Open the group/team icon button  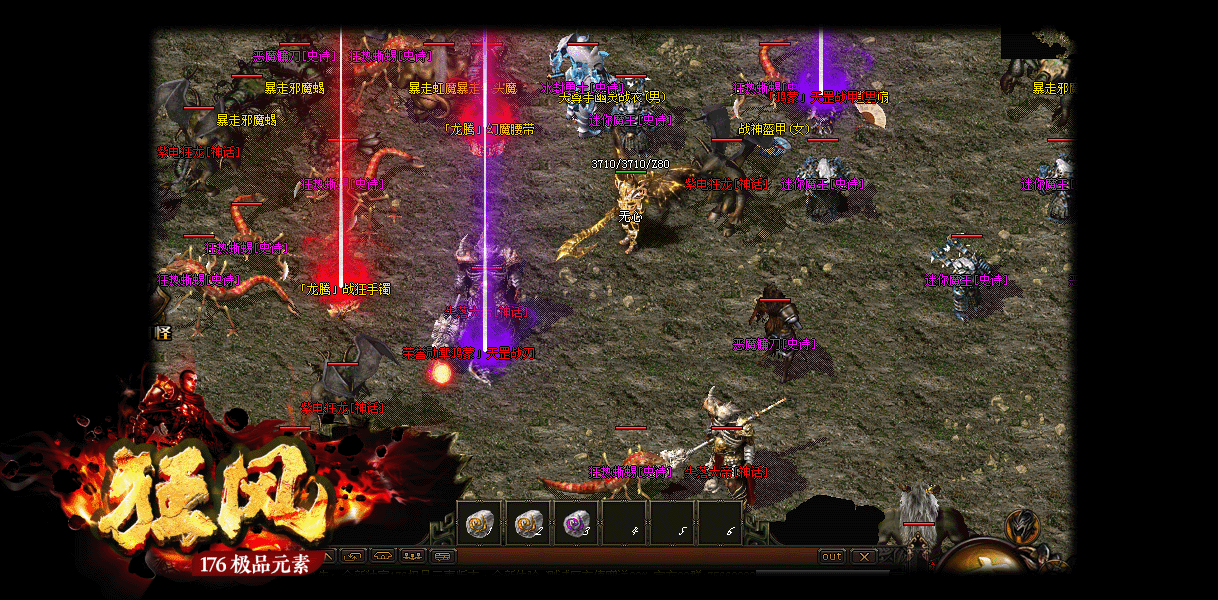pyautogui.click(x=413, y=556)
